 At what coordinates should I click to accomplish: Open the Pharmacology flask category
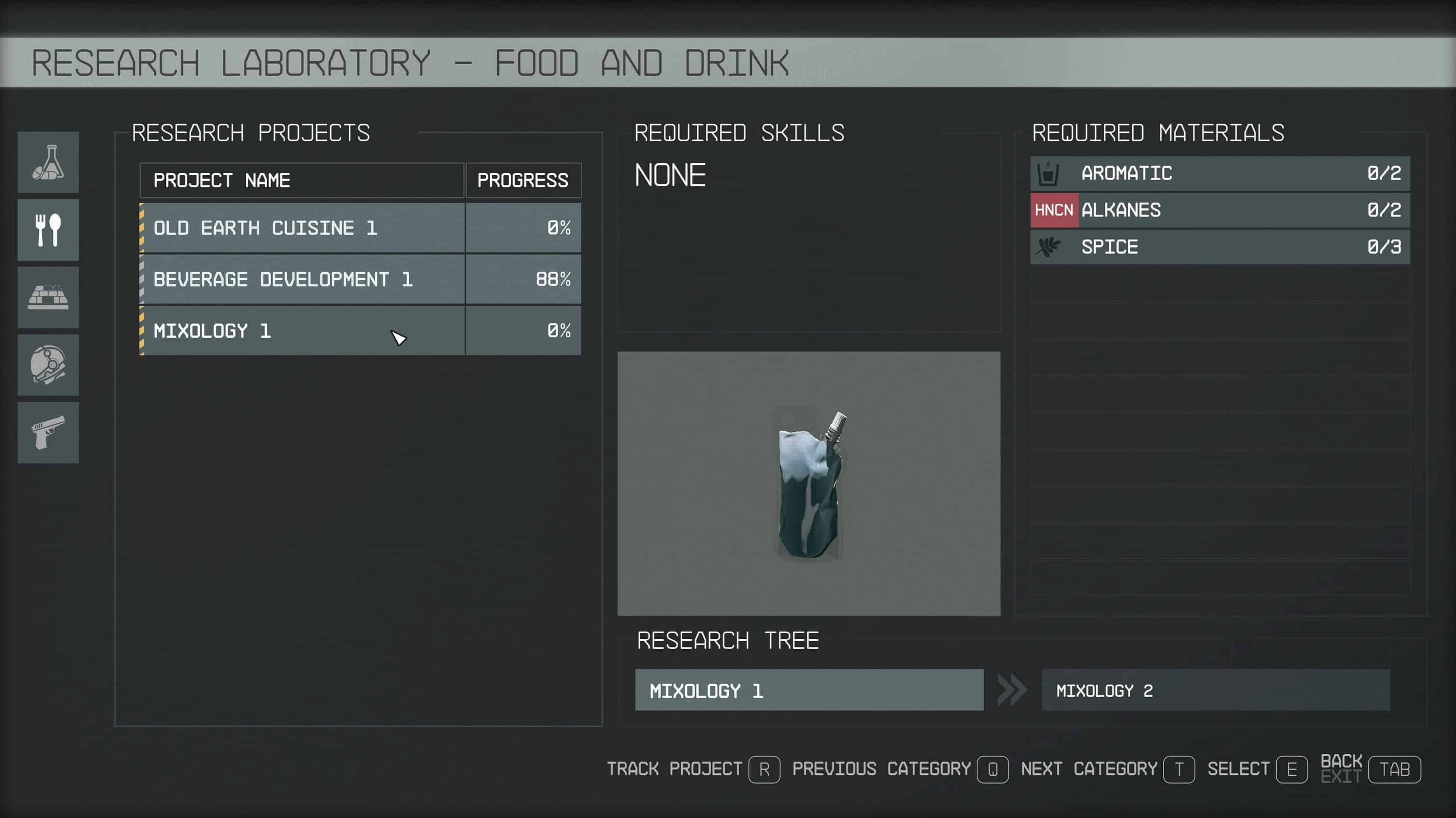coord(48,162)
